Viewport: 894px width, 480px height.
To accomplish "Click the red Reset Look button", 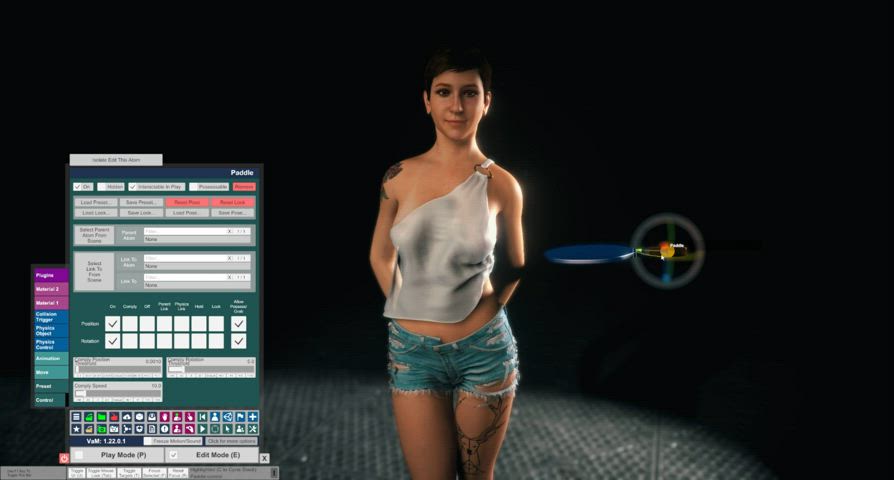I will pyautogui.click(x=232, y=202).
